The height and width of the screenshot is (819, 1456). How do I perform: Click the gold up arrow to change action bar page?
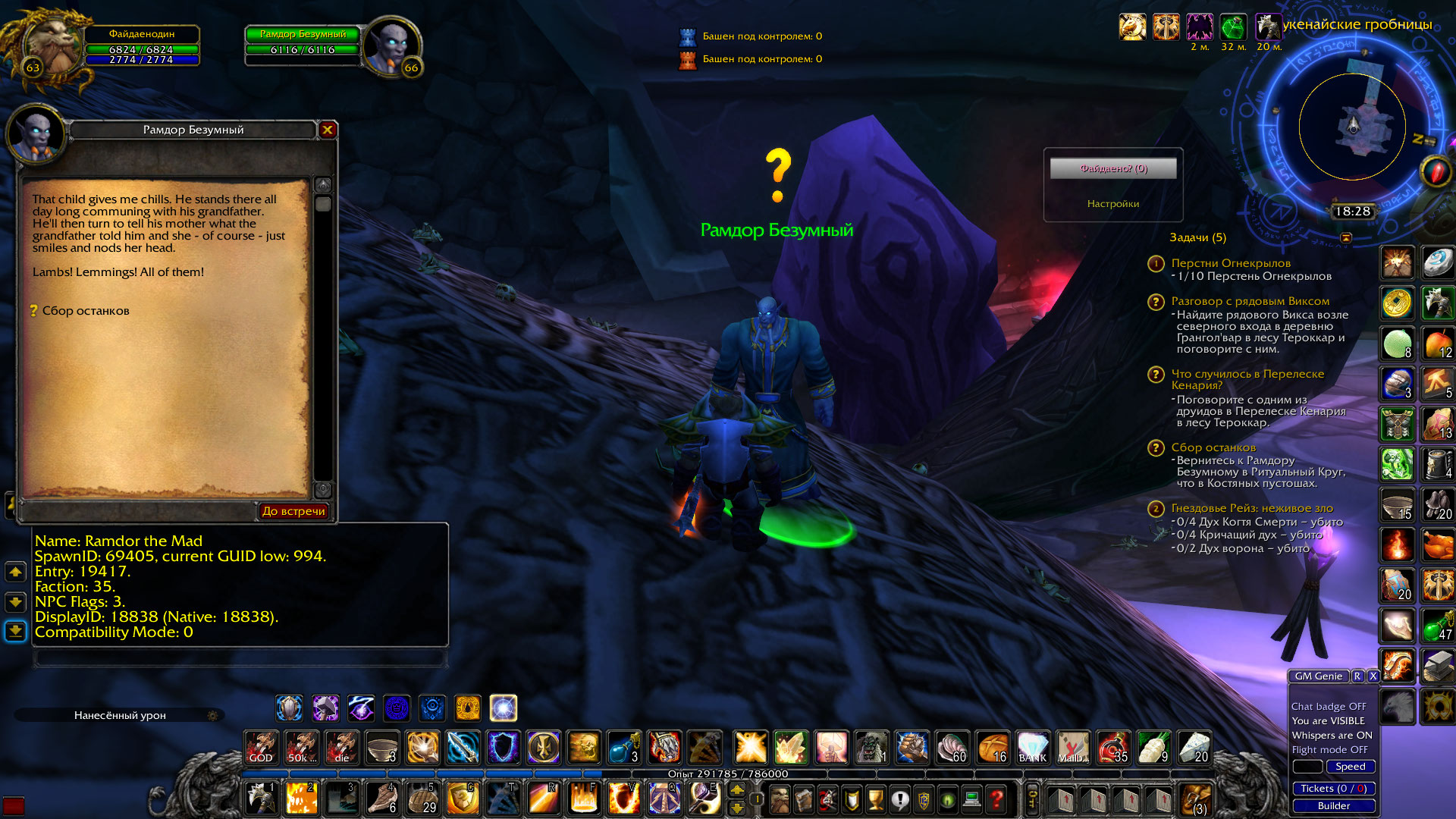pos(736,790)
